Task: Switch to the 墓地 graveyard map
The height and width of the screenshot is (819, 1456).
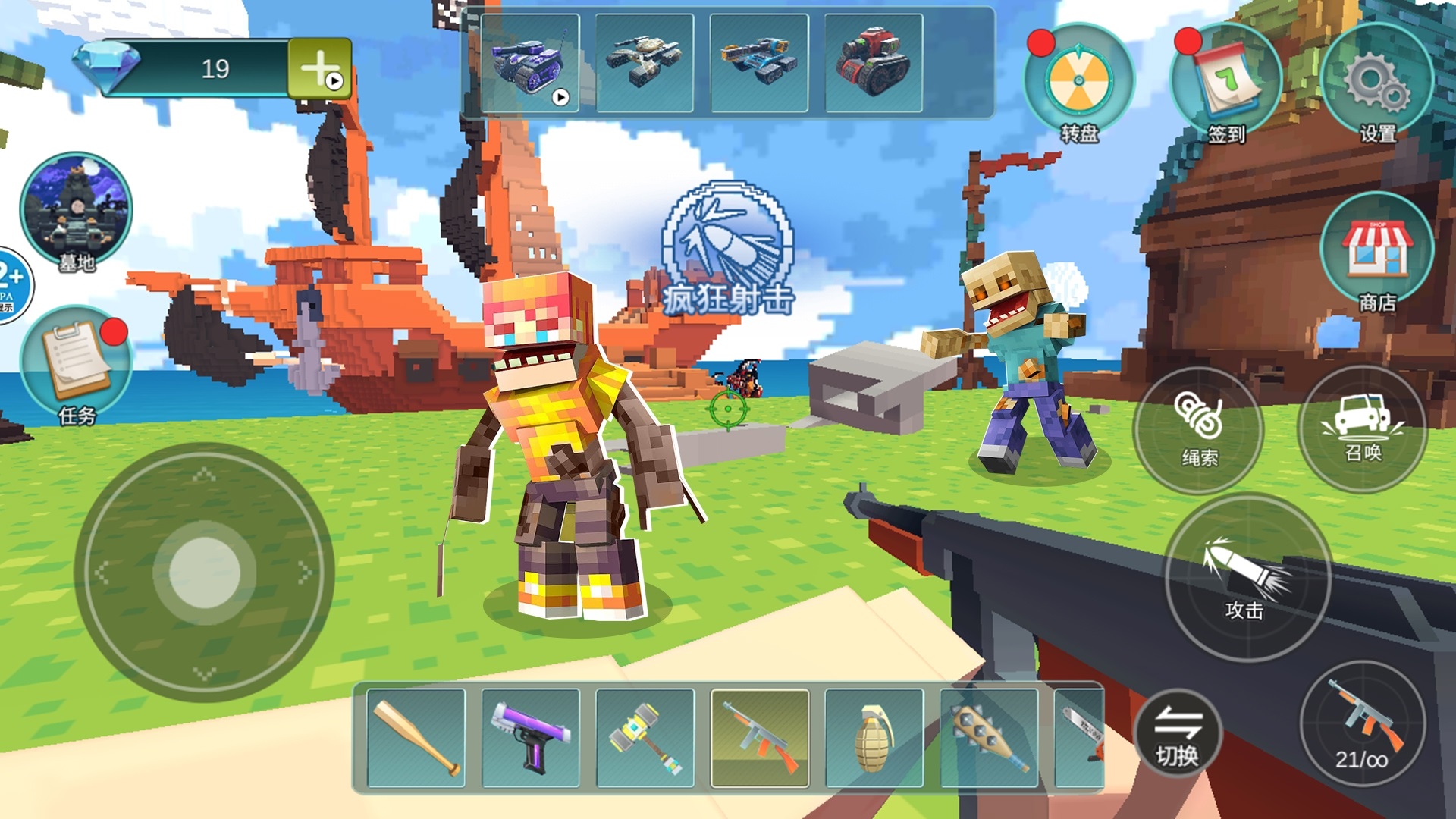Action: [x=76, y=210]
